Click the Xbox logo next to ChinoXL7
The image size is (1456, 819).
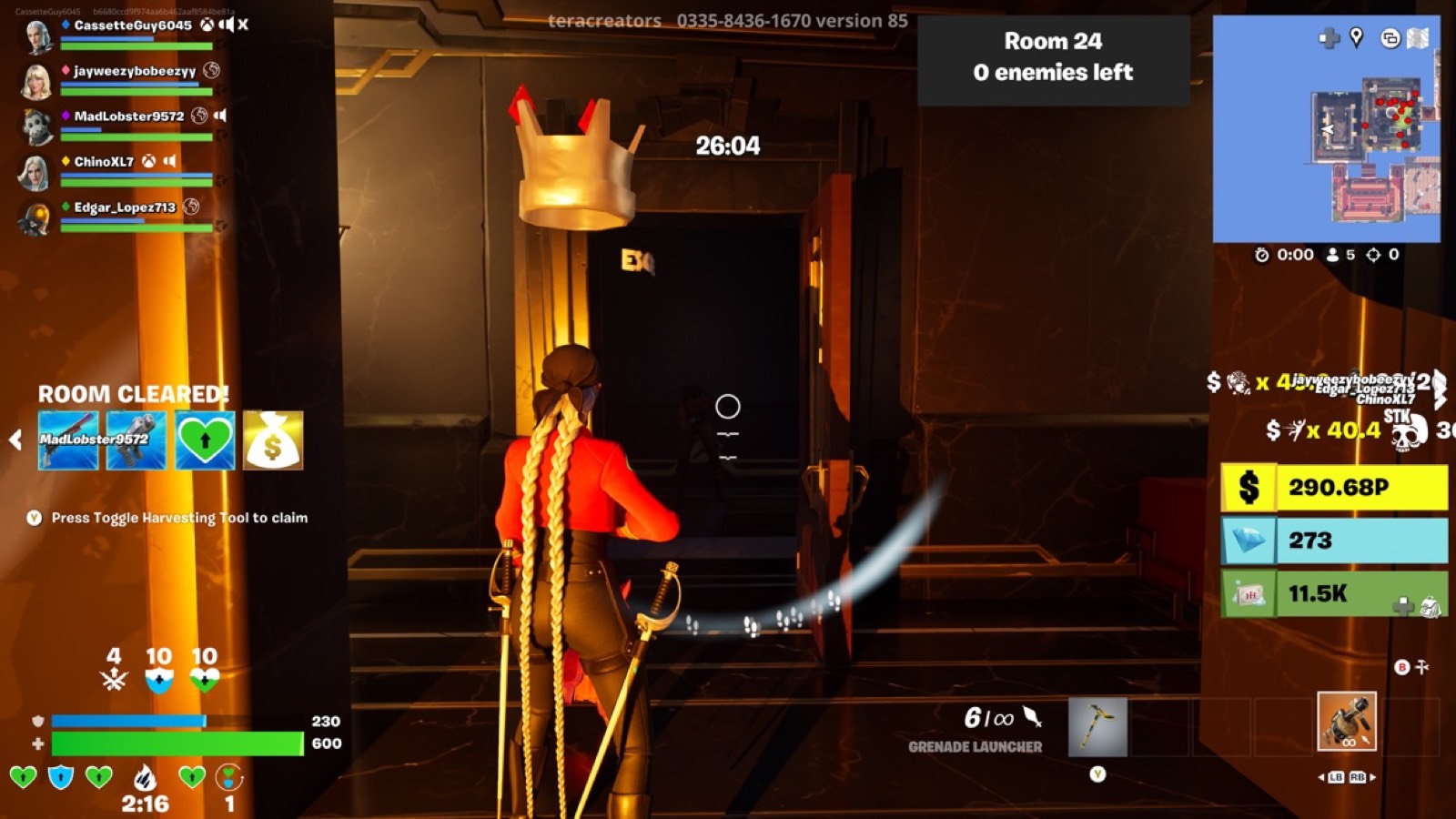point(148,162)
